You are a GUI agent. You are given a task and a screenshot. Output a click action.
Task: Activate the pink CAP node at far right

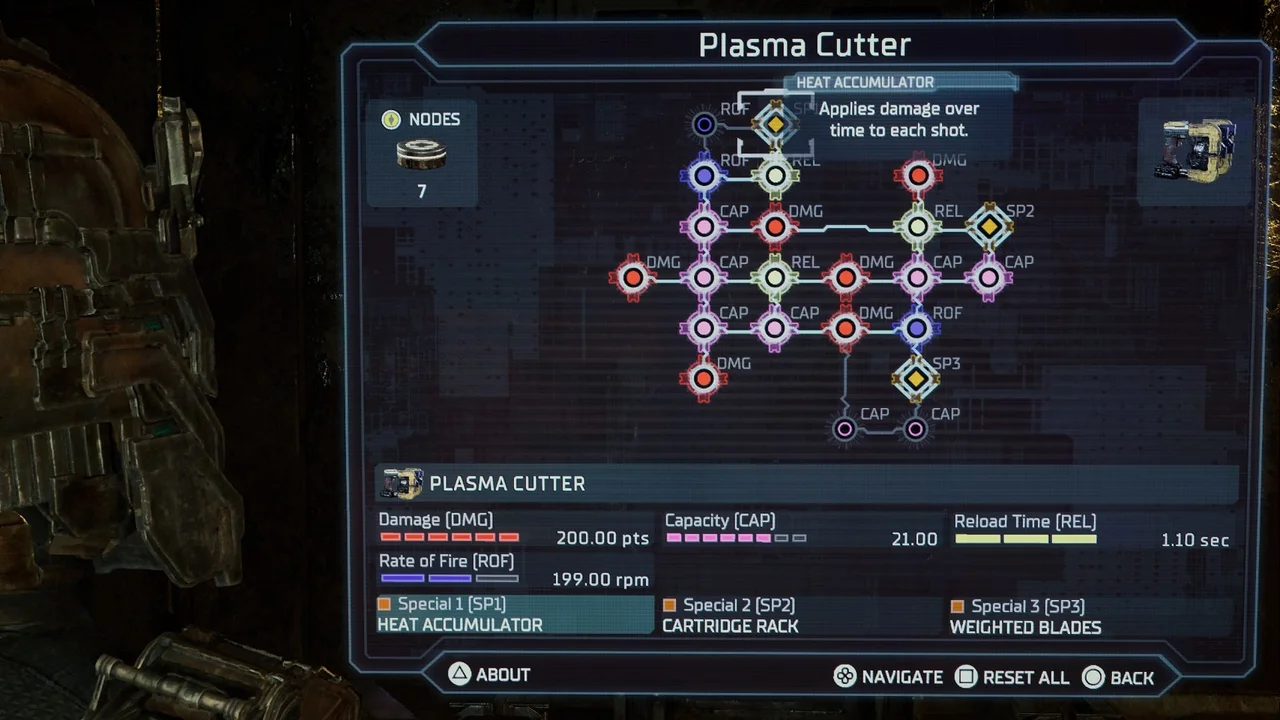(989, 277)
